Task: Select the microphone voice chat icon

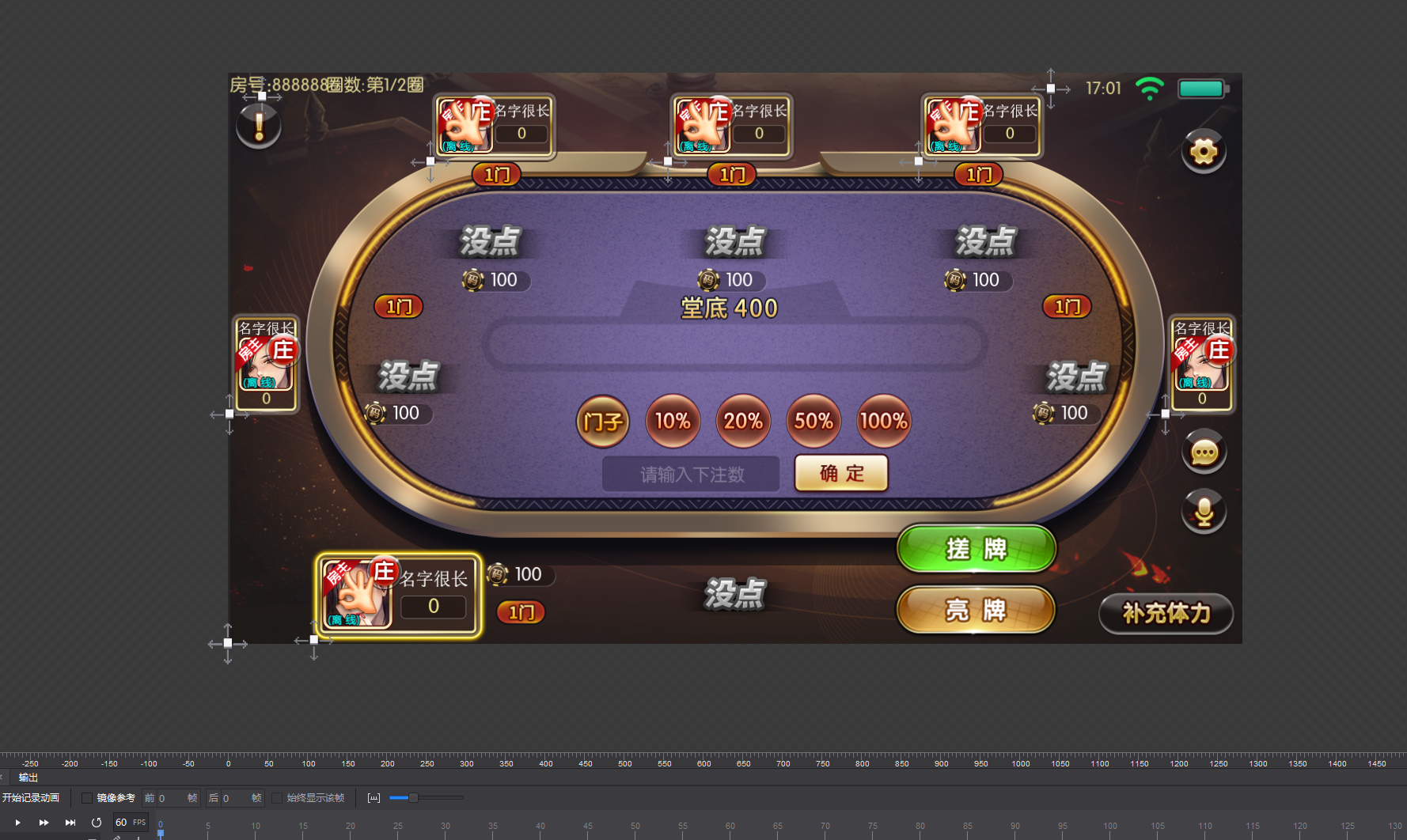Action: point(1204,511)
